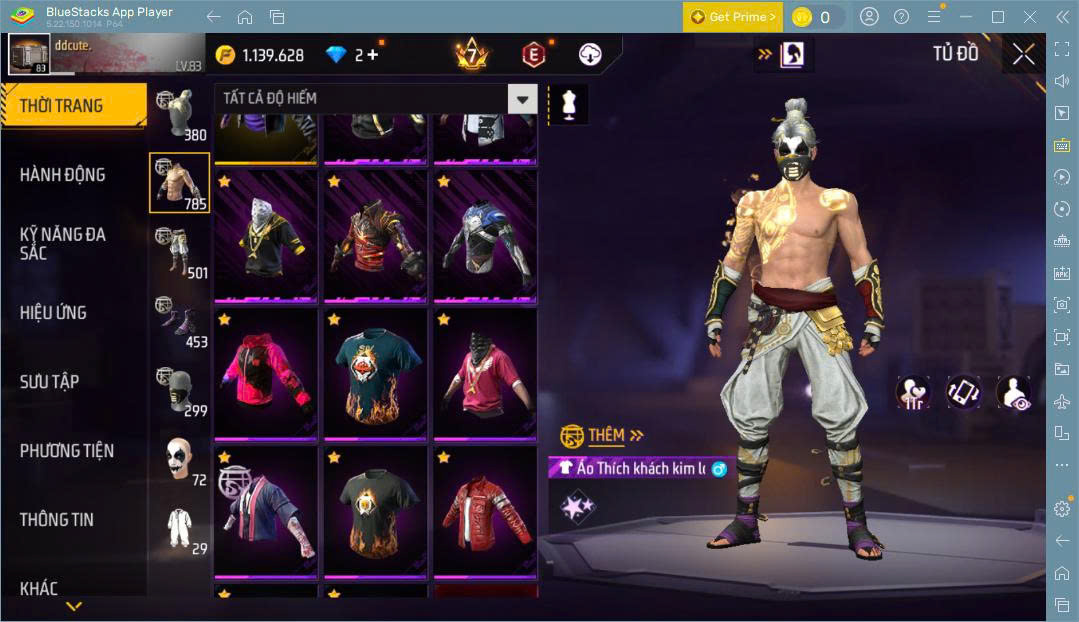
Task: Toggle the mannequin preview icon
Action: (x=569, y=104)
